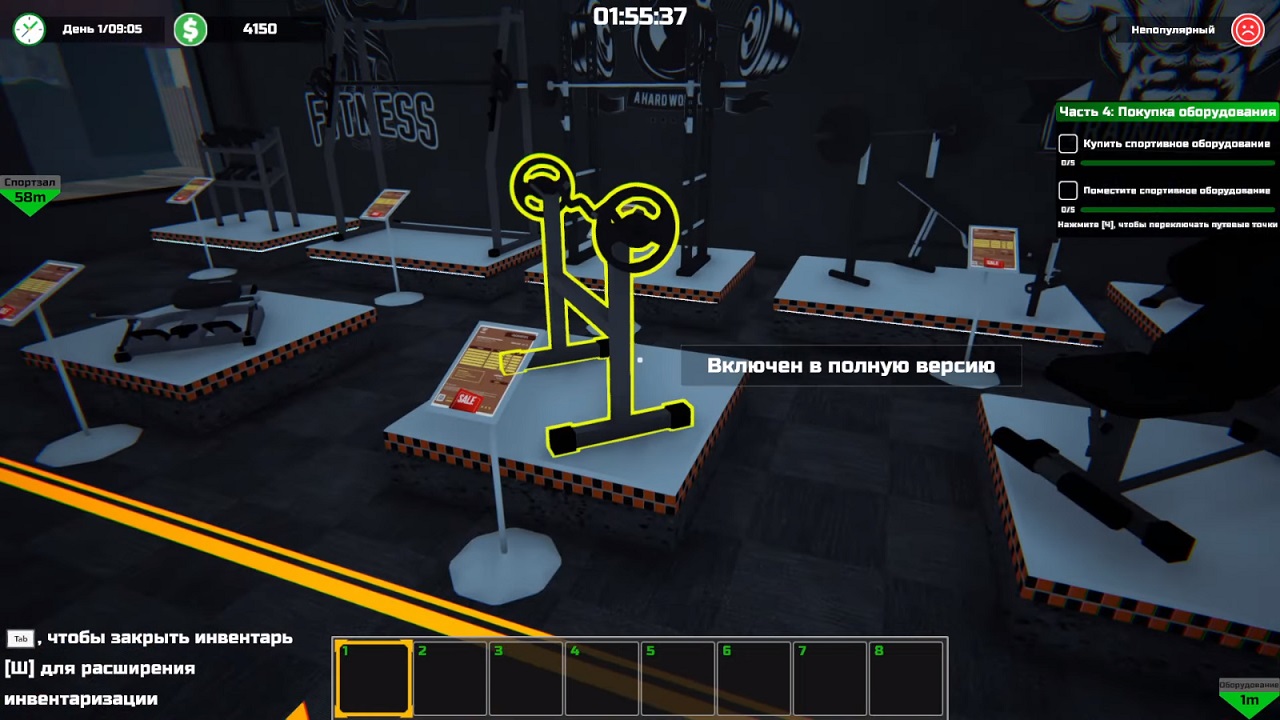Click the timer showing 01:55:37 at top center
This screenshot has height=720, width=1280.
coord(640,15)
